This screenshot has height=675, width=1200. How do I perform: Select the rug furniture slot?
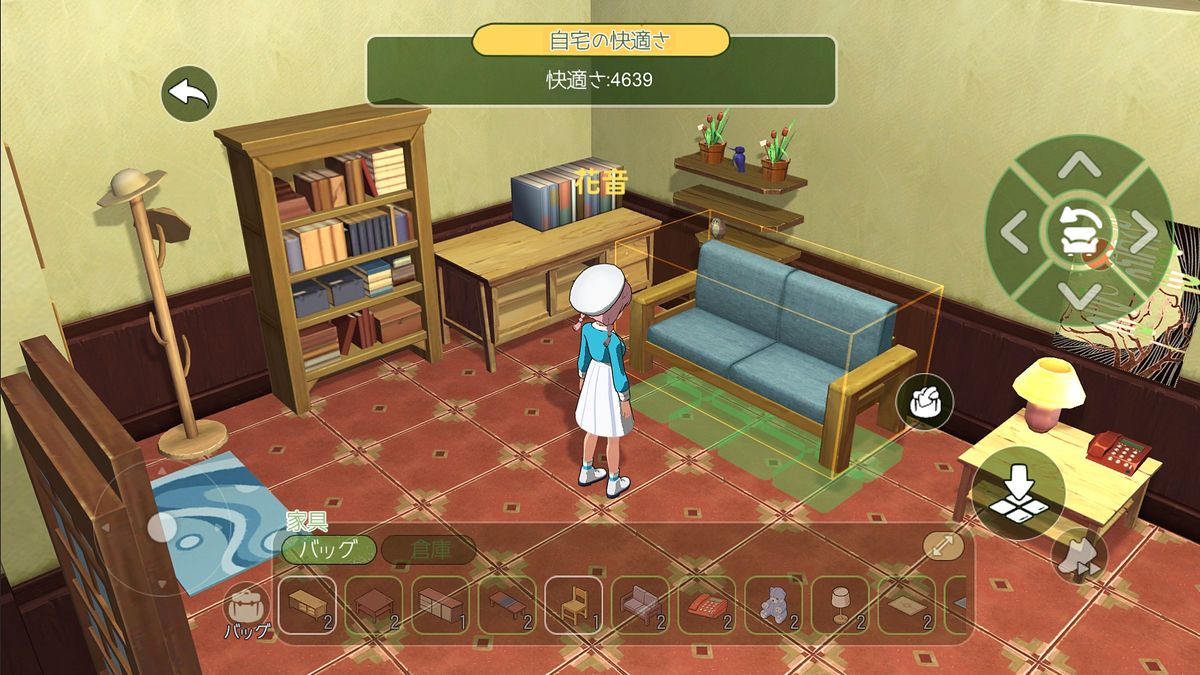(x=906, y=606)
